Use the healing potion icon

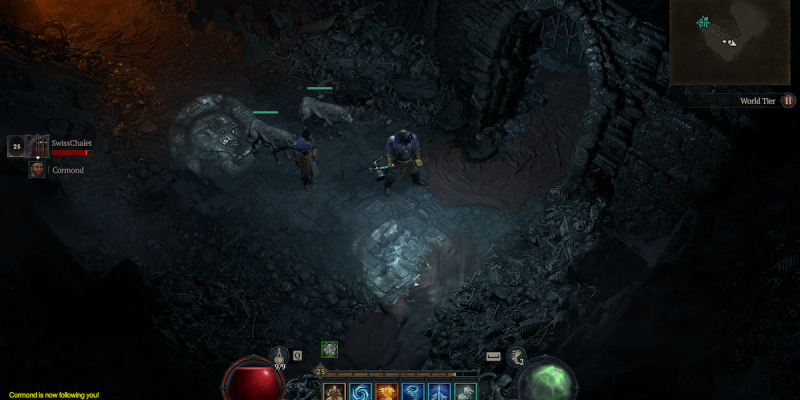point(279,356)
